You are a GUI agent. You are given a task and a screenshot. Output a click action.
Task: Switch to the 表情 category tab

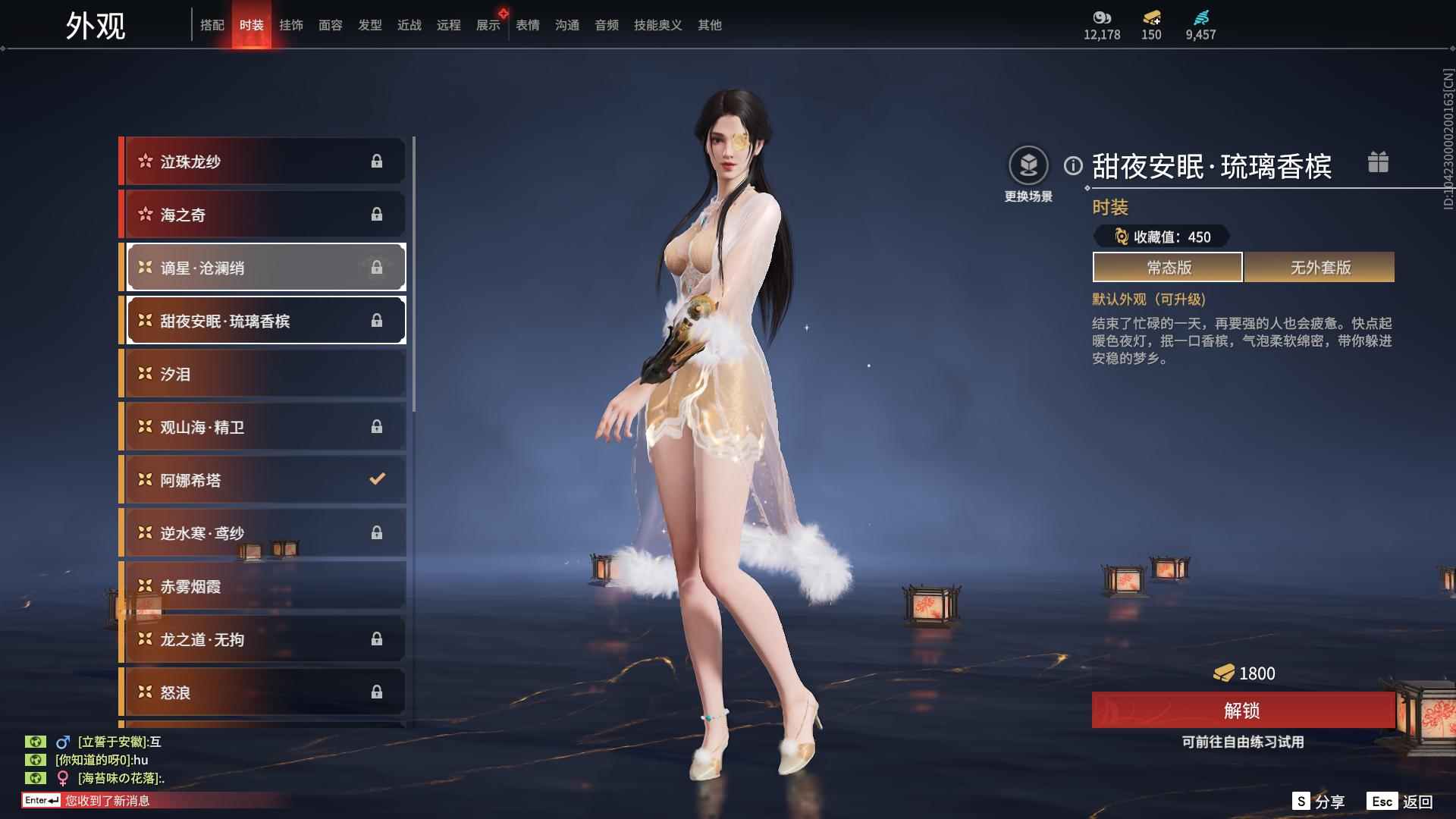click(x=527, y=24)
